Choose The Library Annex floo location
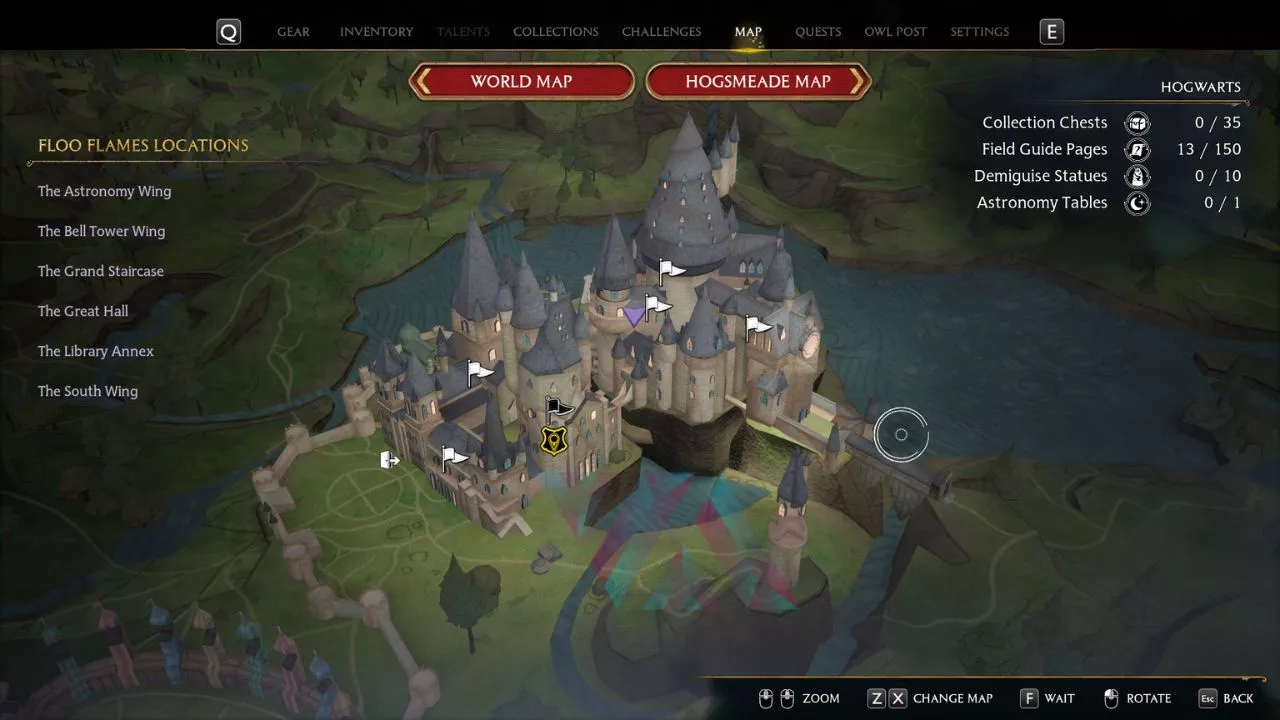 click(x=95, y=351)
